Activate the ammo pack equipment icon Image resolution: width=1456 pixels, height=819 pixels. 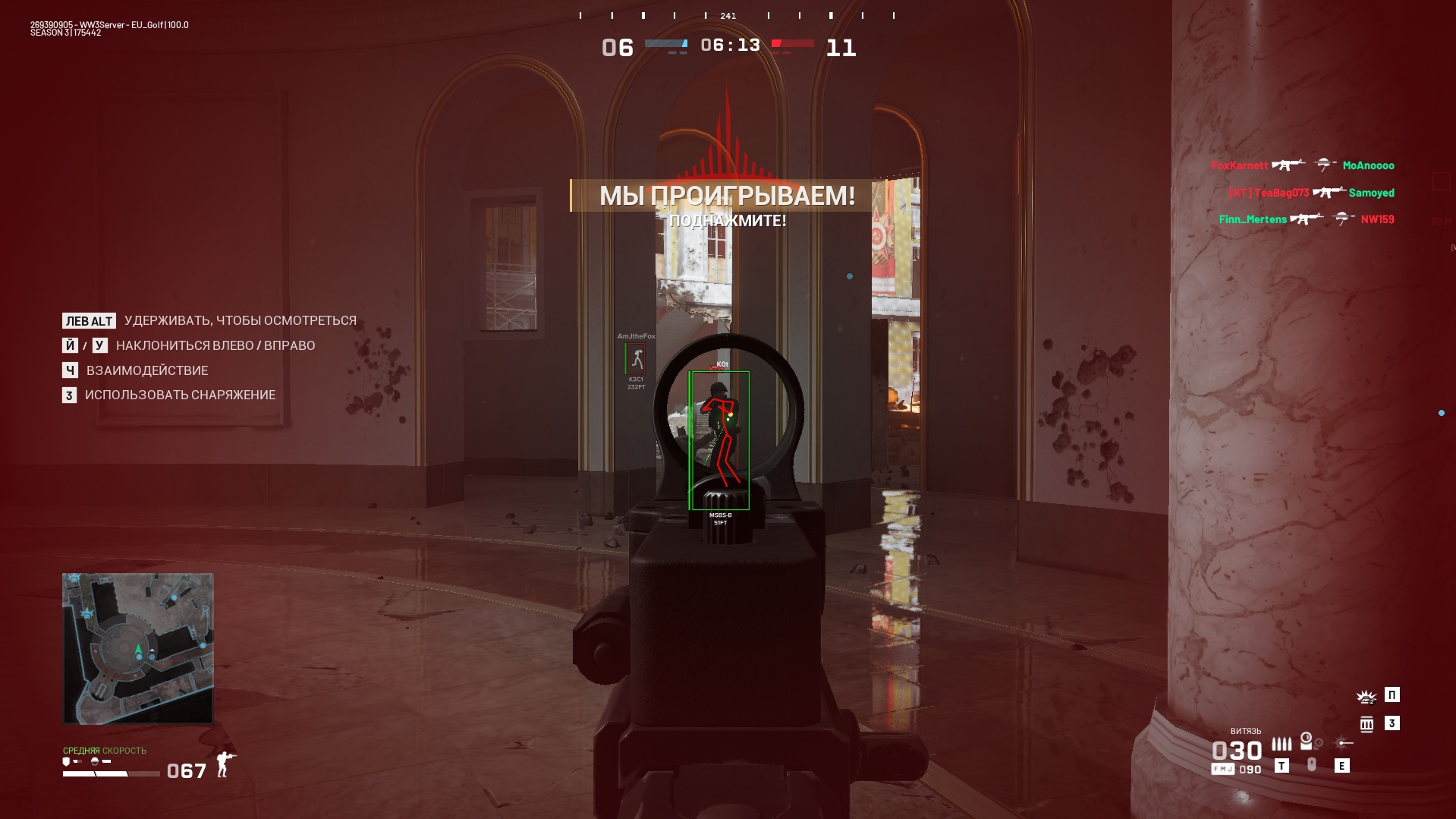[x=1366, y=724]
